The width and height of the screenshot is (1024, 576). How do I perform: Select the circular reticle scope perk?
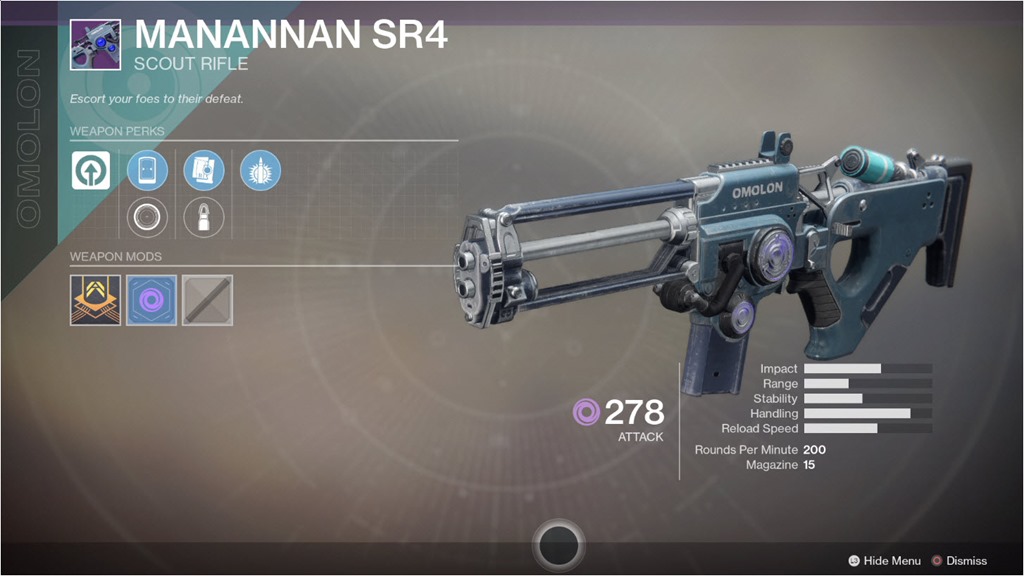[x=147, y=216]
